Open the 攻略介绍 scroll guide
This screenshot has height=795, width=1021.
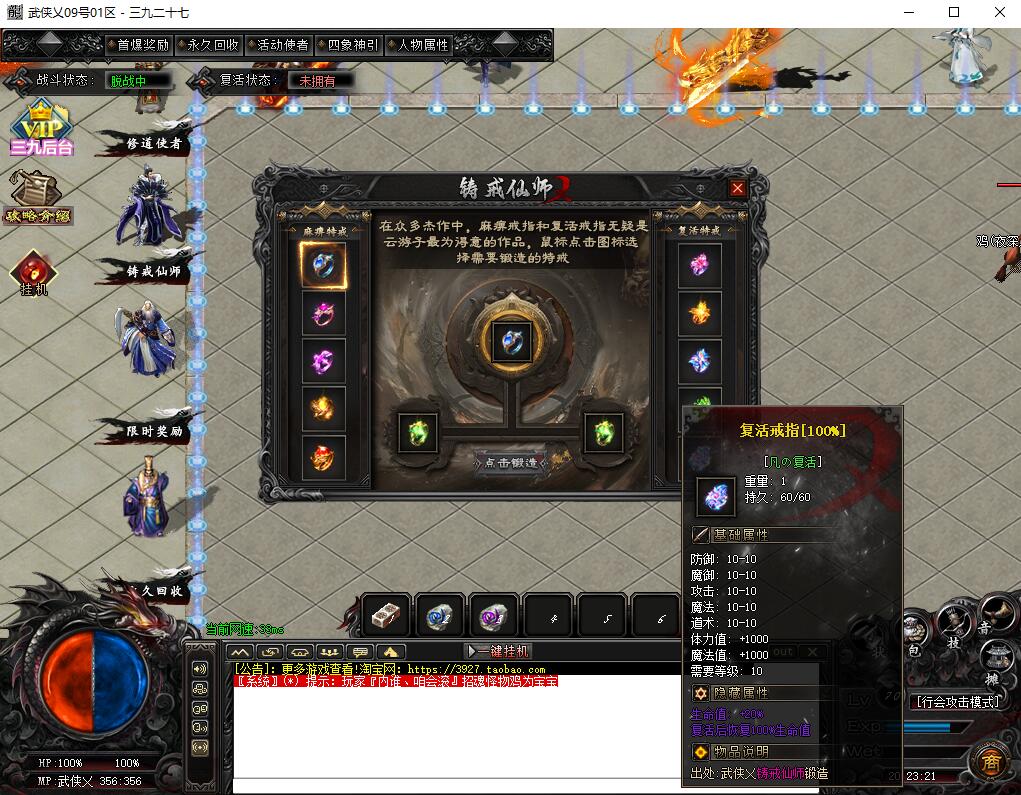click(36, 197)
